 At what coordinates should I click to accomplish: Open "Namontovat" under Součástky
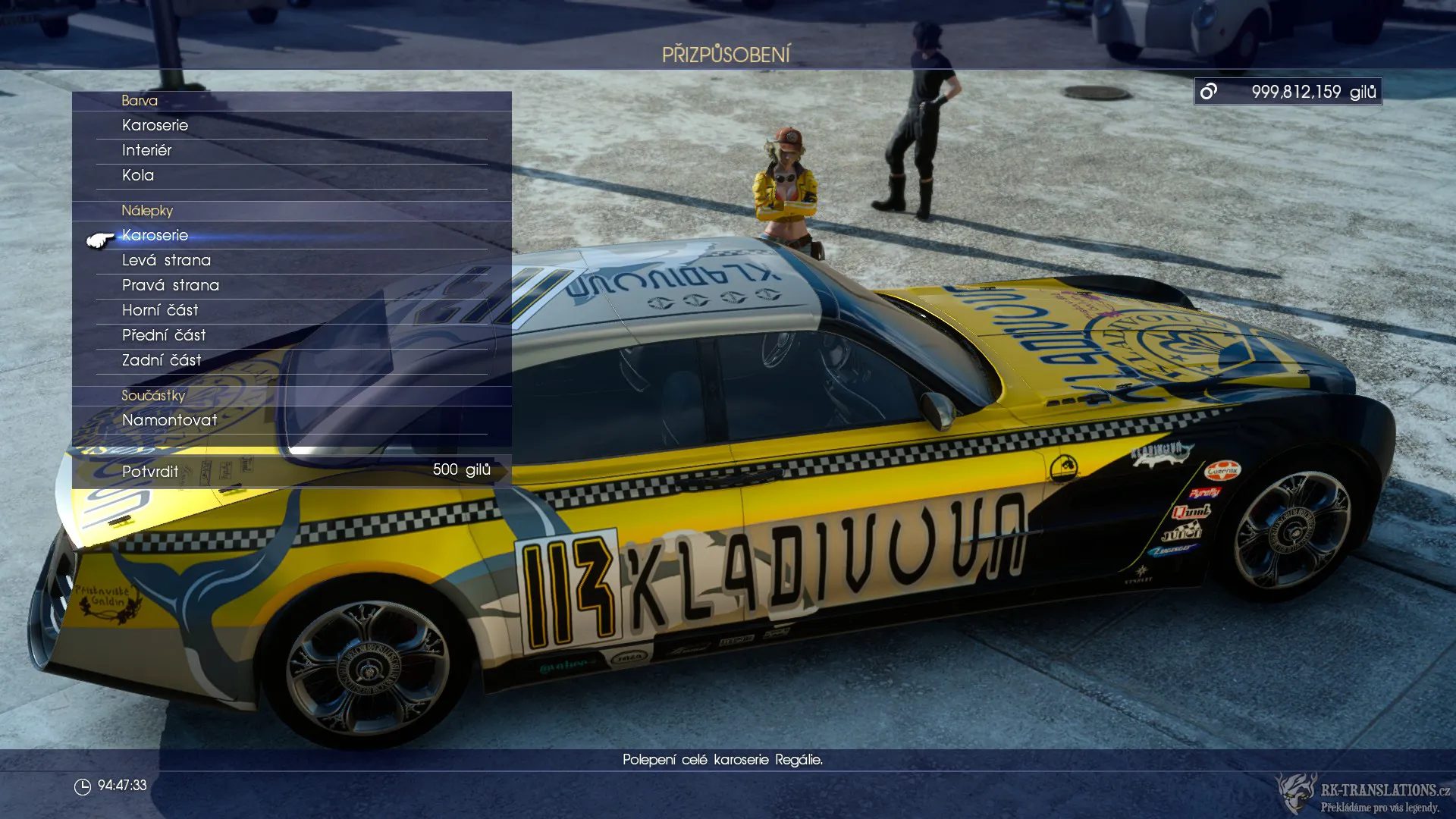coord(168,420)
